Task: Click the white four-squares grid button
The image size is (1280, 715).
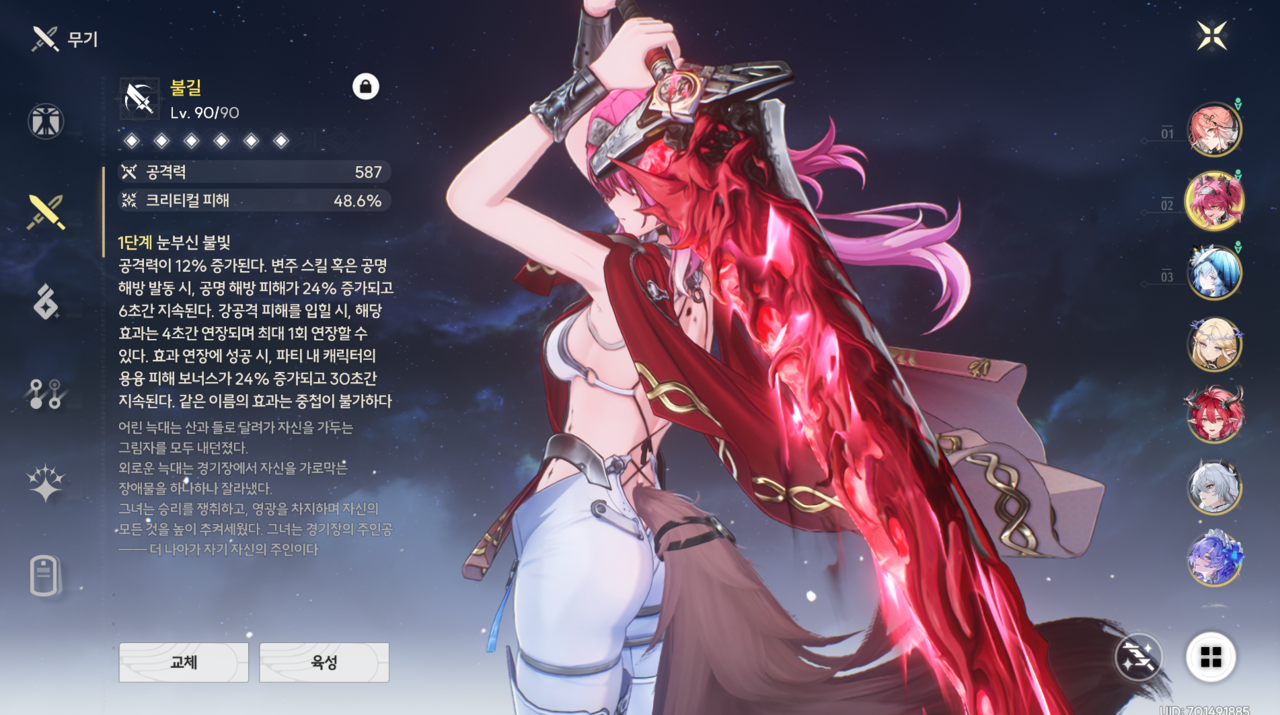Action: coord(1211,657)
